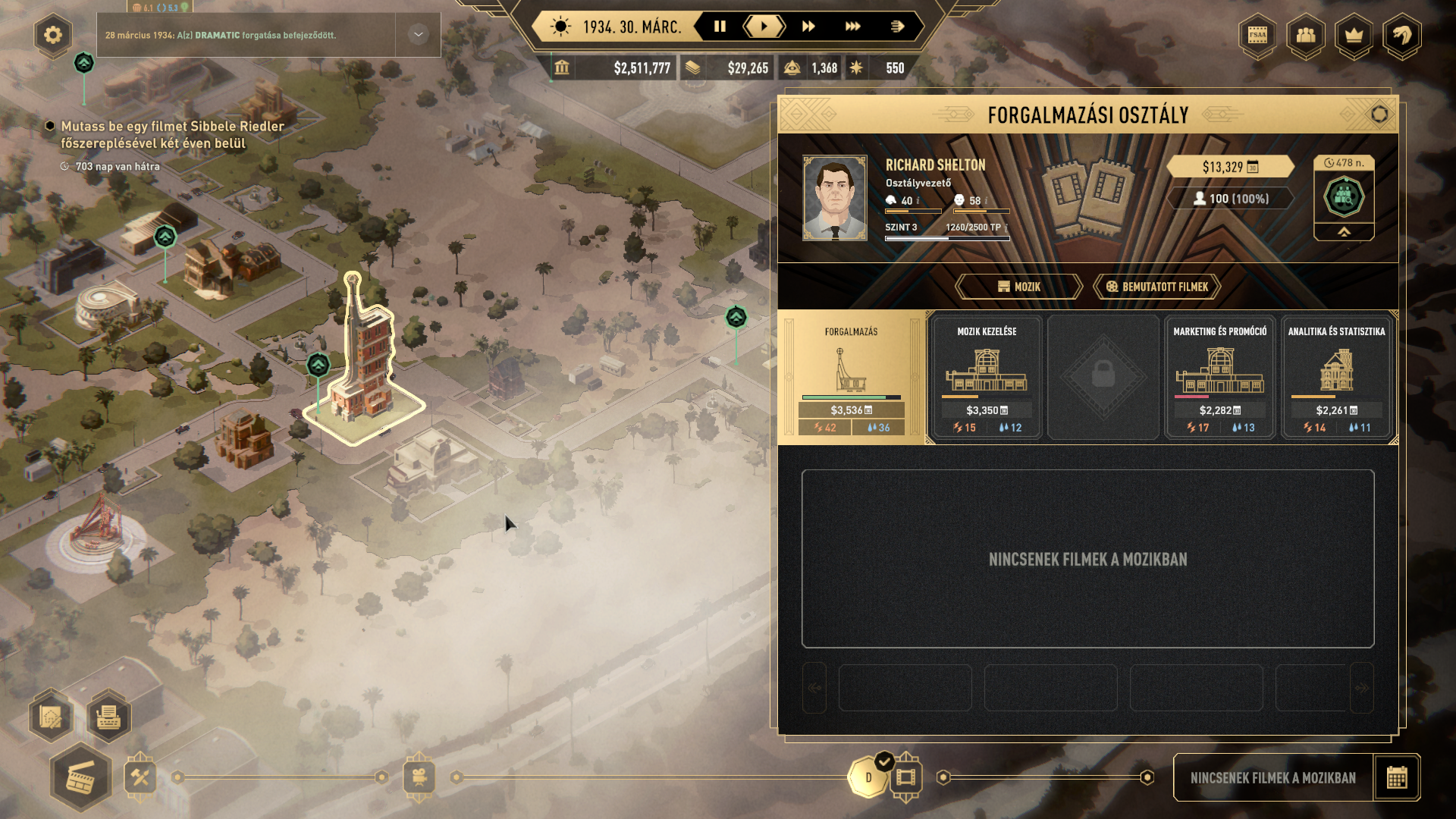Expand the notification log dropdown
The width and height of the screenshot is (1456, 819).
coord(418,35)
